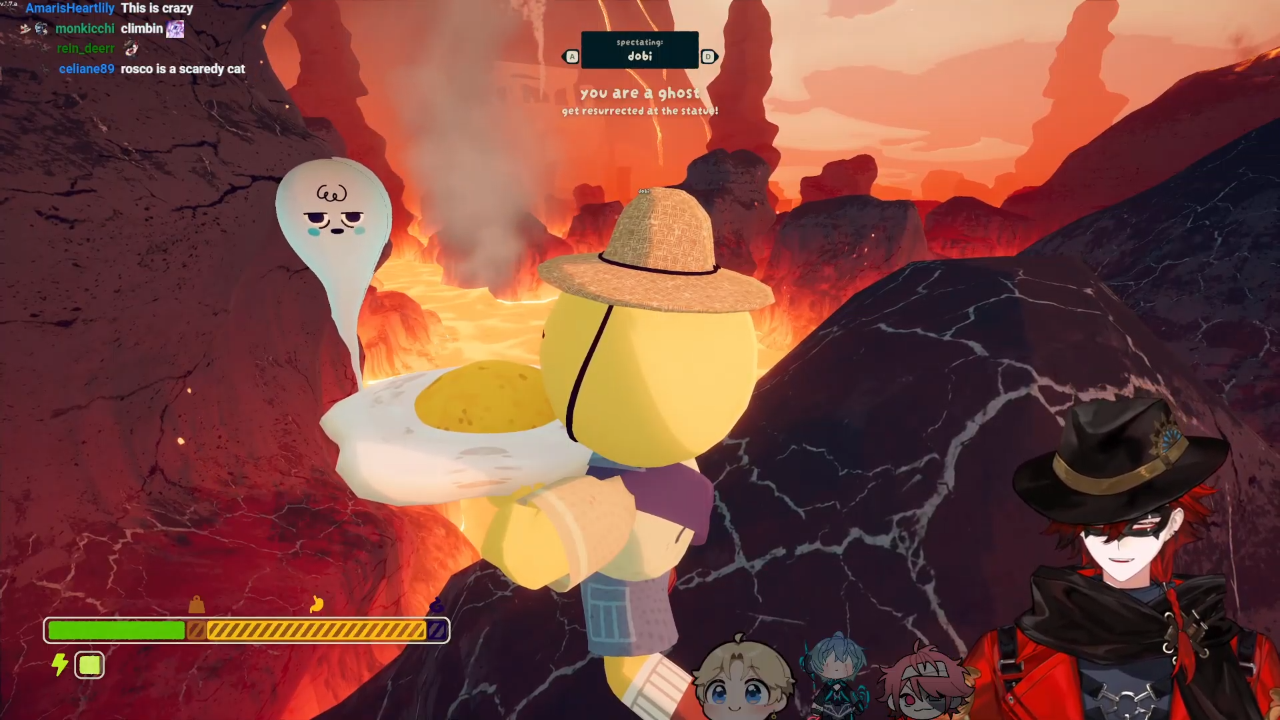Open chat user celiane89's name
This screenshot has height=720, width=1280.
click(87, 69)
